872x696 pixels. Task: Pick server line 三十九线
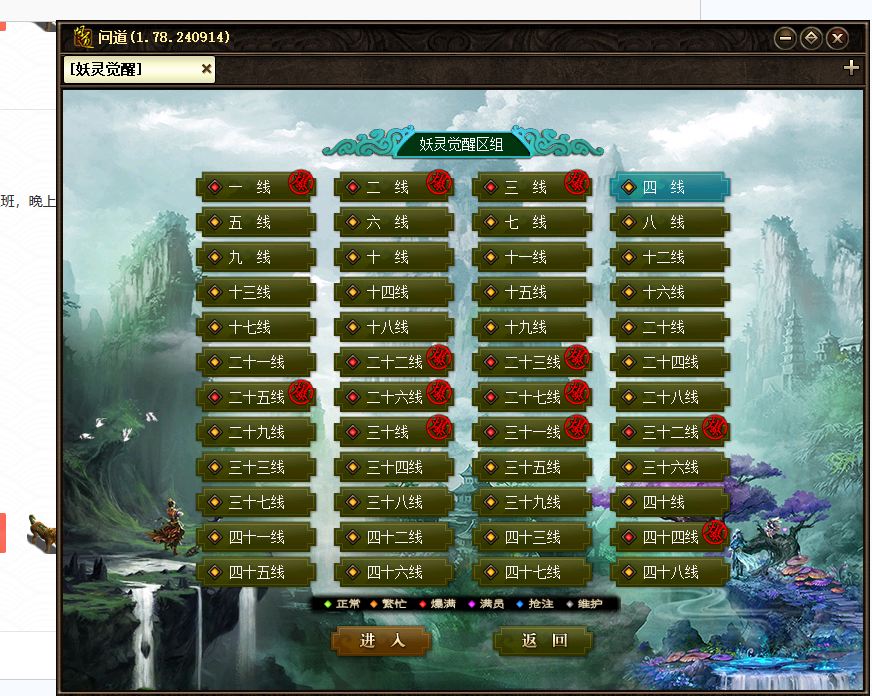pos(531,502)
